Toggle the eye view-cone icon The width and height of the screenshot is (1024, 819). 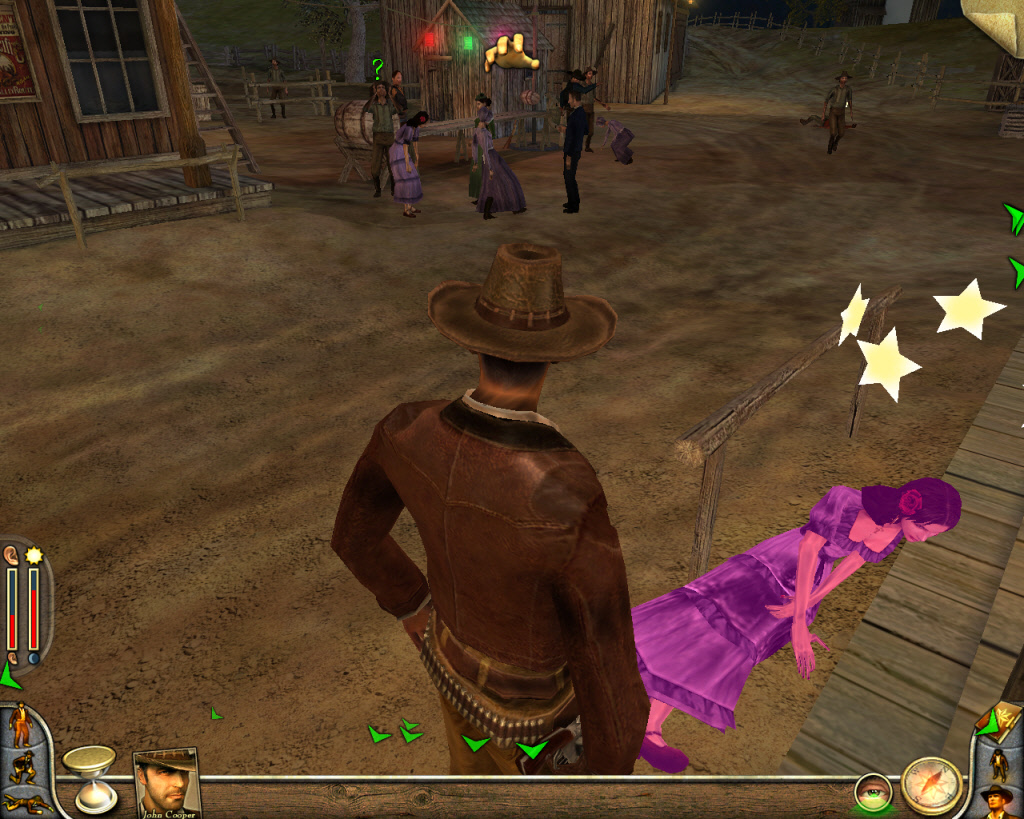(873, 793)
